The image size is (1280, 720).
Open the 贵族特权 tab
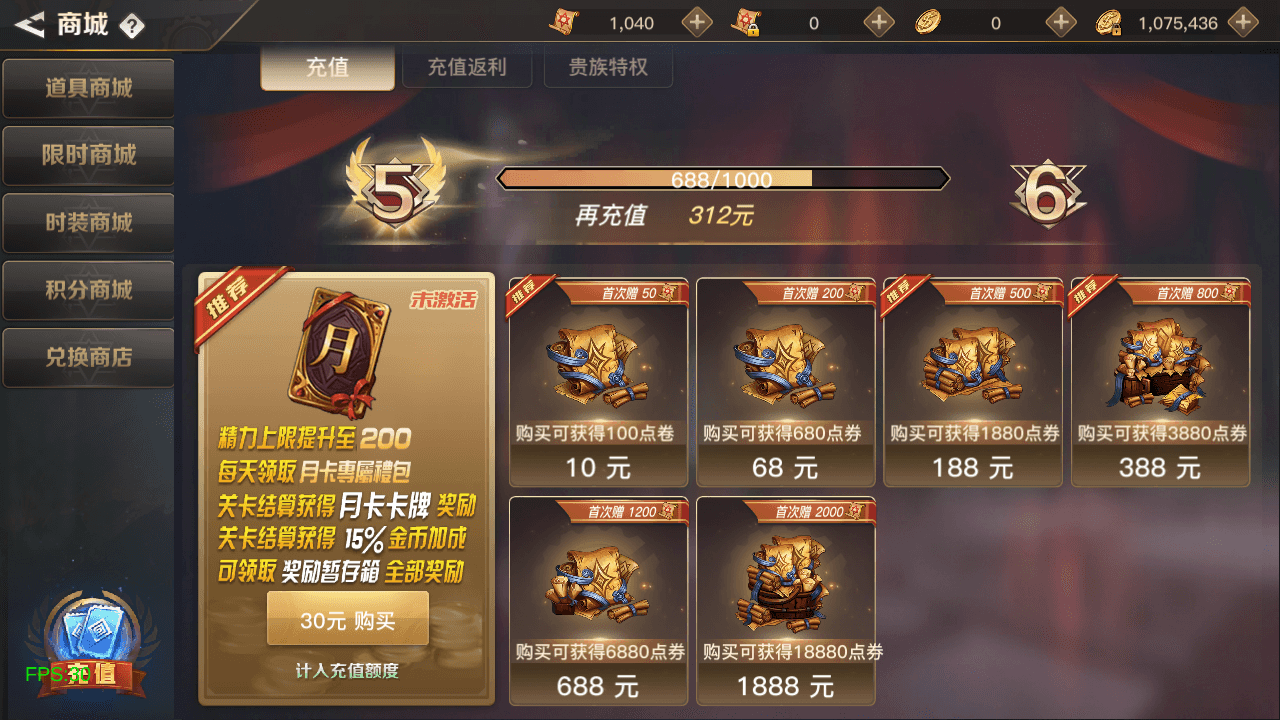tap(608, 68)
